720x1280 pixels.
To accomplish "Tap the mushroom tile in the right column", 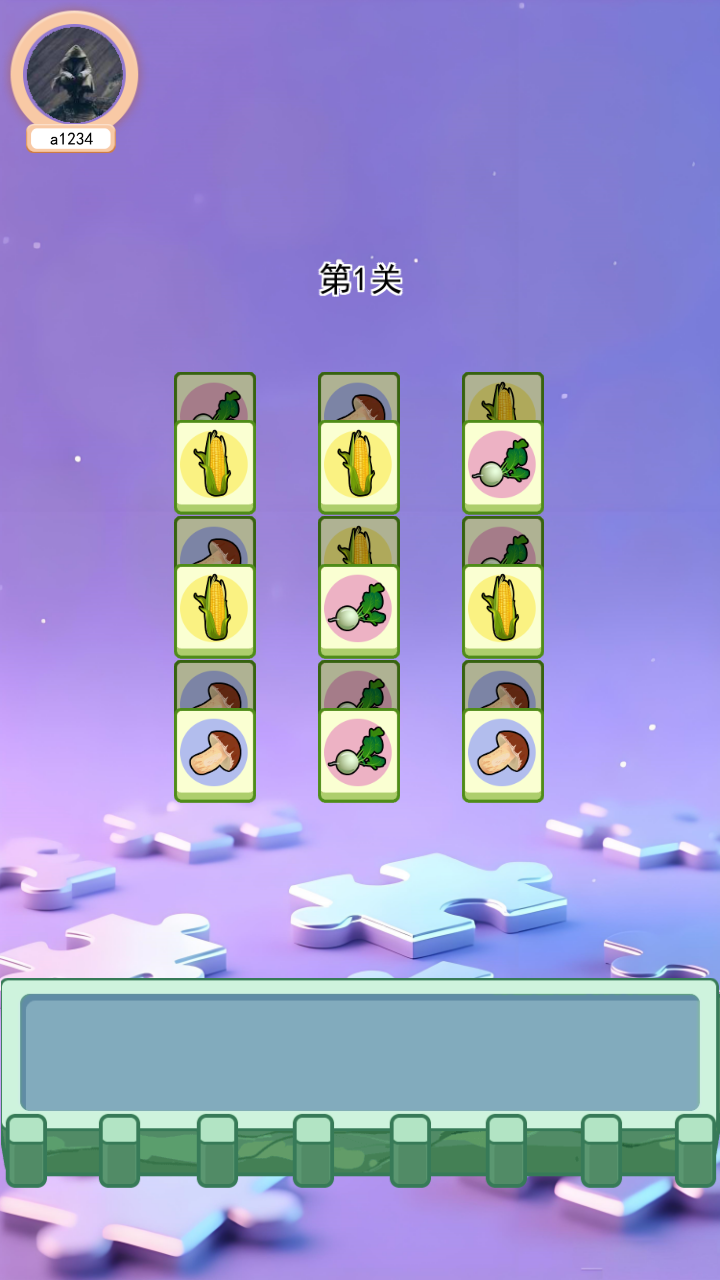I will click(503, 754).
